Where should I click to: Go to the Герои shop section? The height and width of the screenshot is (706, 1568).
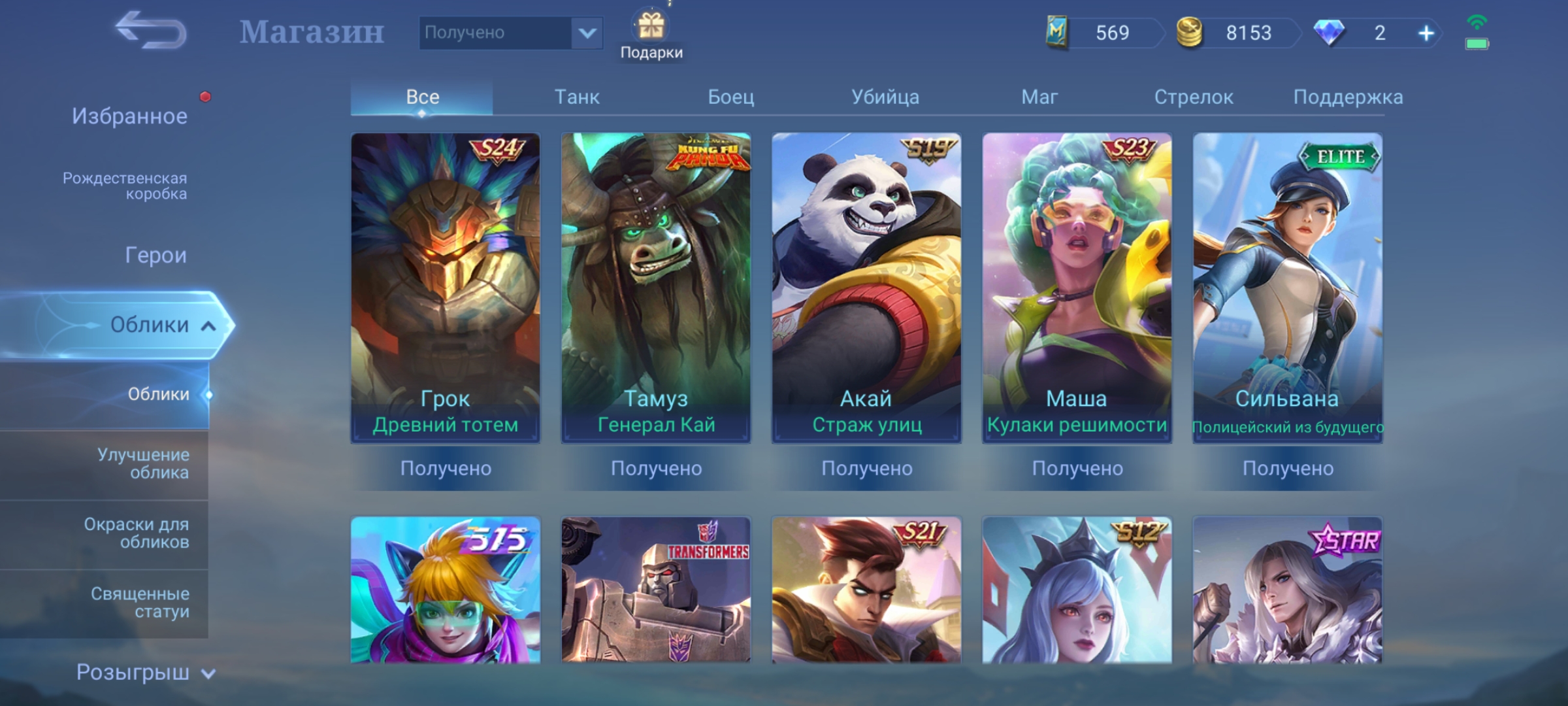coord(155,255)
